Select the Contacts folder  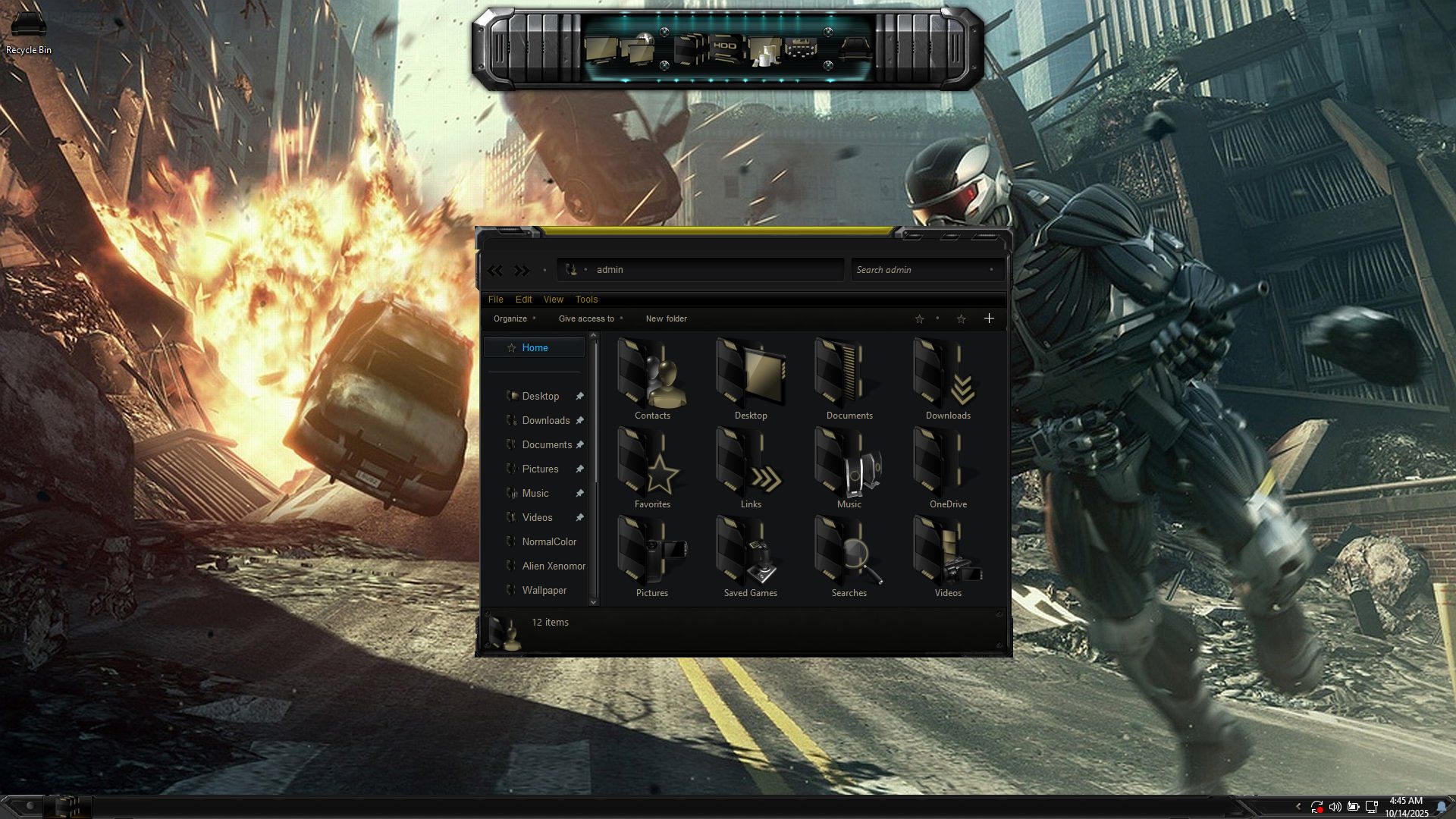(x=652, y=379)
